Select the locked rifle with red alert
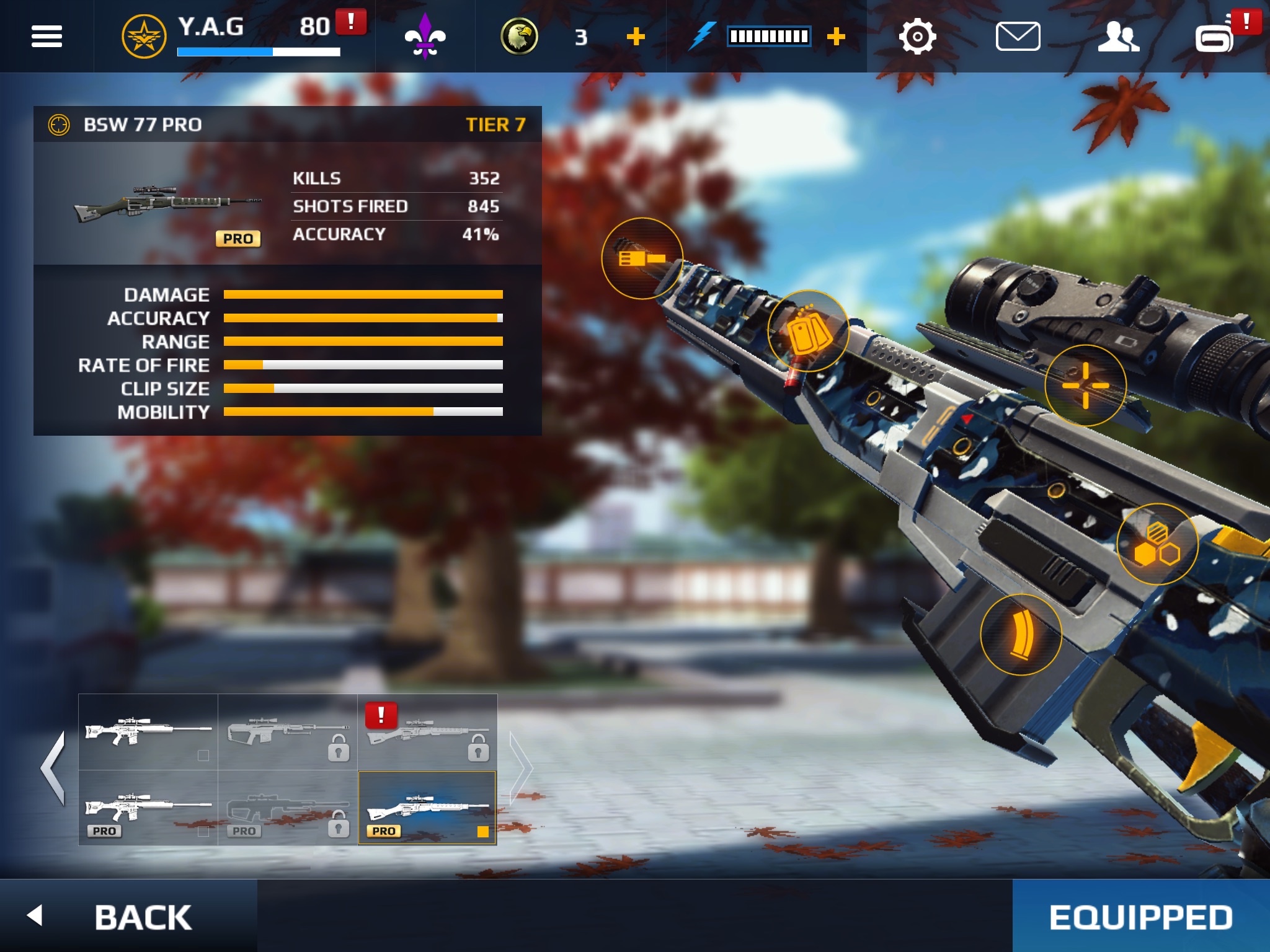Image resolution: width=1270 pixels, height=952 pixels. pyautogui.click(x=427, y=733)
